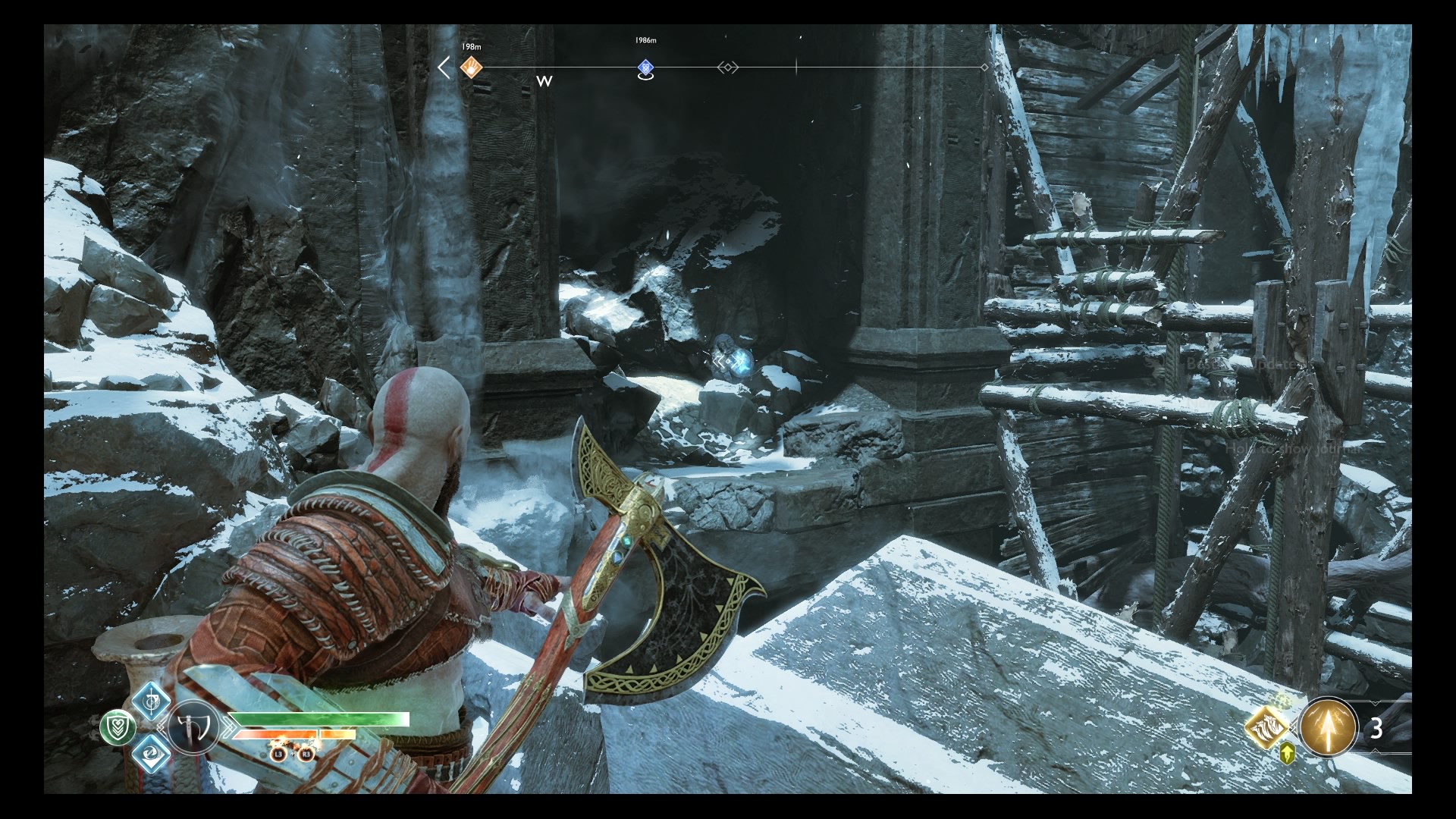This screenshot has width=1456, height=819.
Task: Click the W cardinal direction on the compass
Action: click(x=543, y=80)
